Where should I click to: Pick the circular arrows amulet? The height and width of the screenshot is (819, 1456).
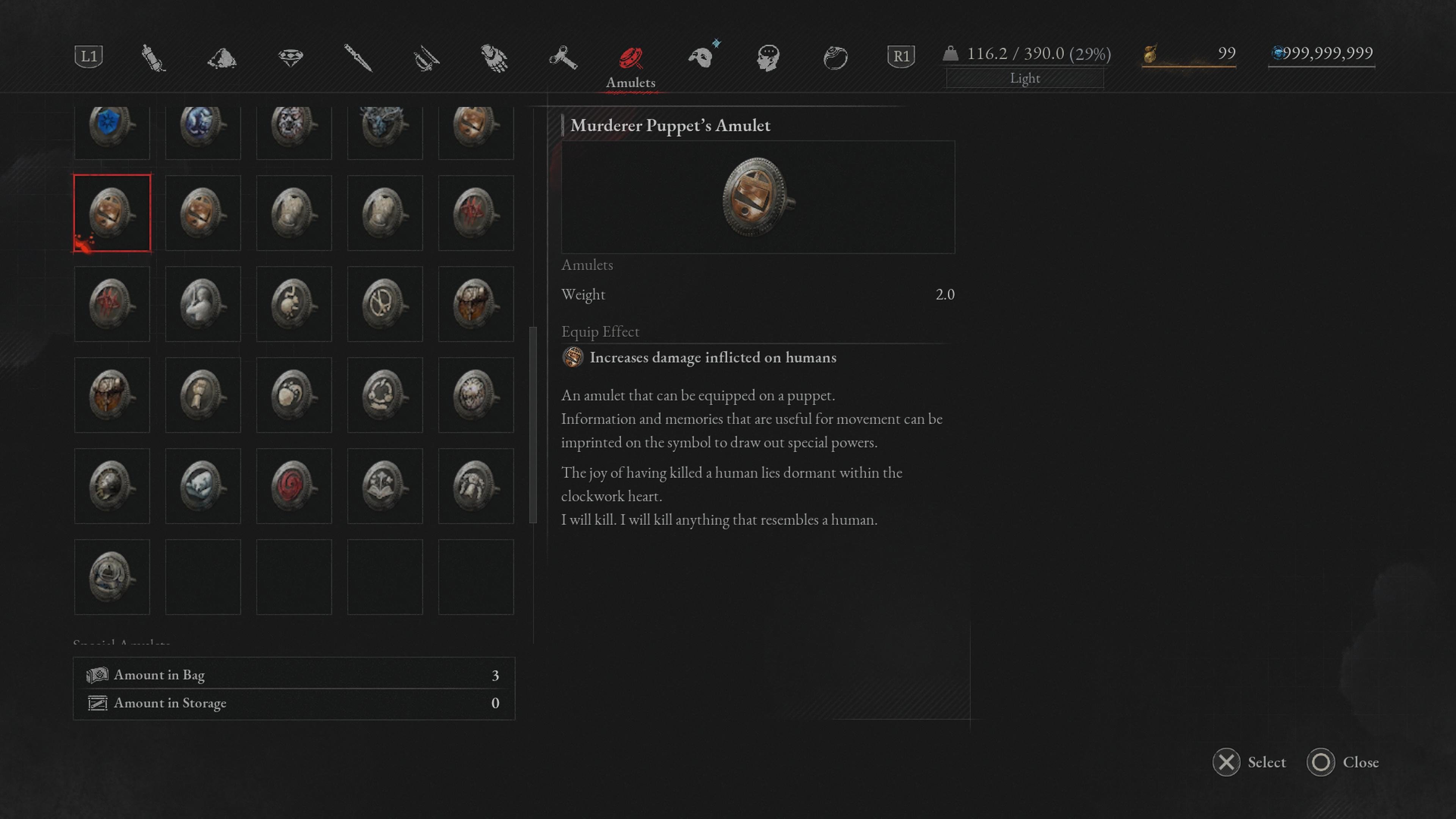click(384, 394)
